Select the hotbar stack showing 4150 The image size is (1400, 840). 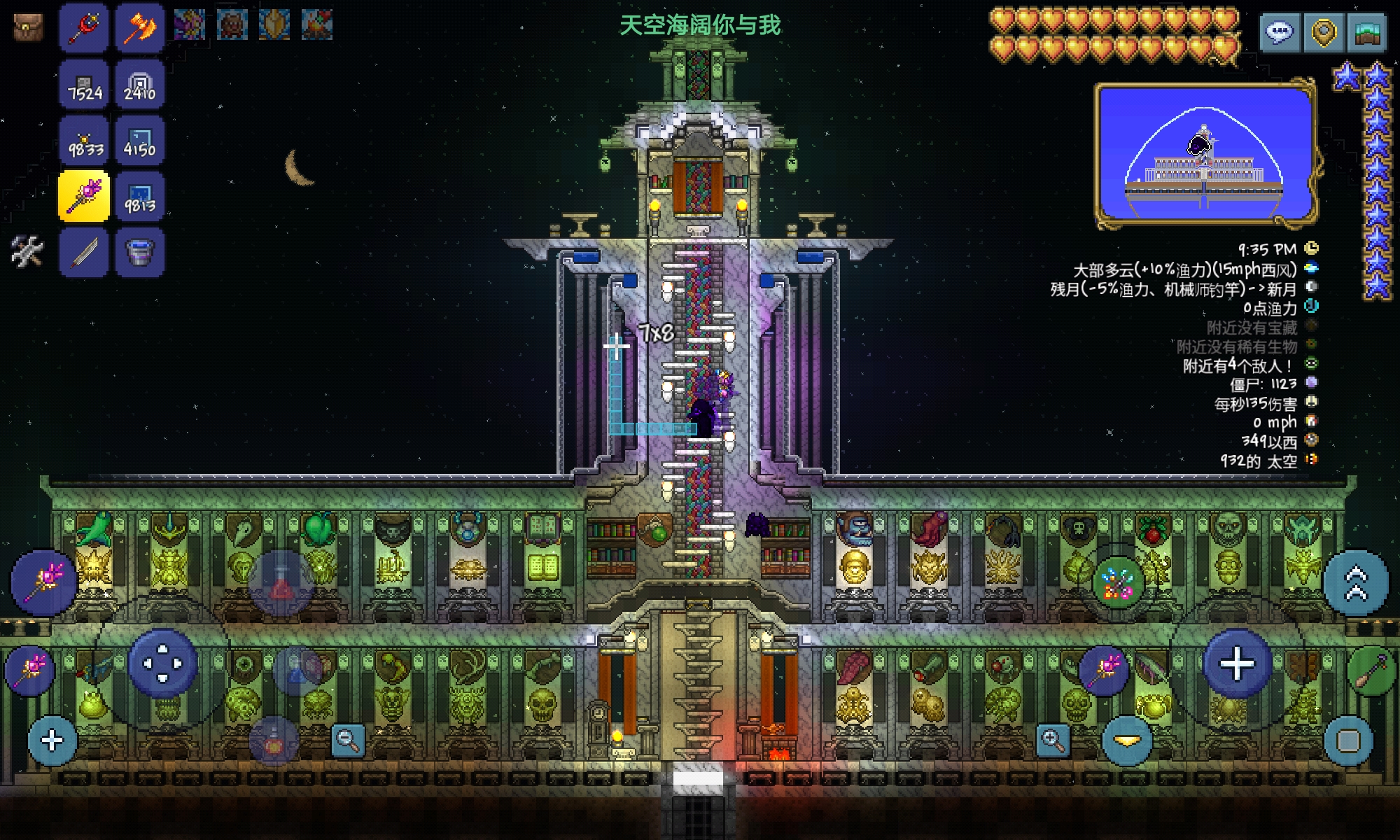pos(139,140)
